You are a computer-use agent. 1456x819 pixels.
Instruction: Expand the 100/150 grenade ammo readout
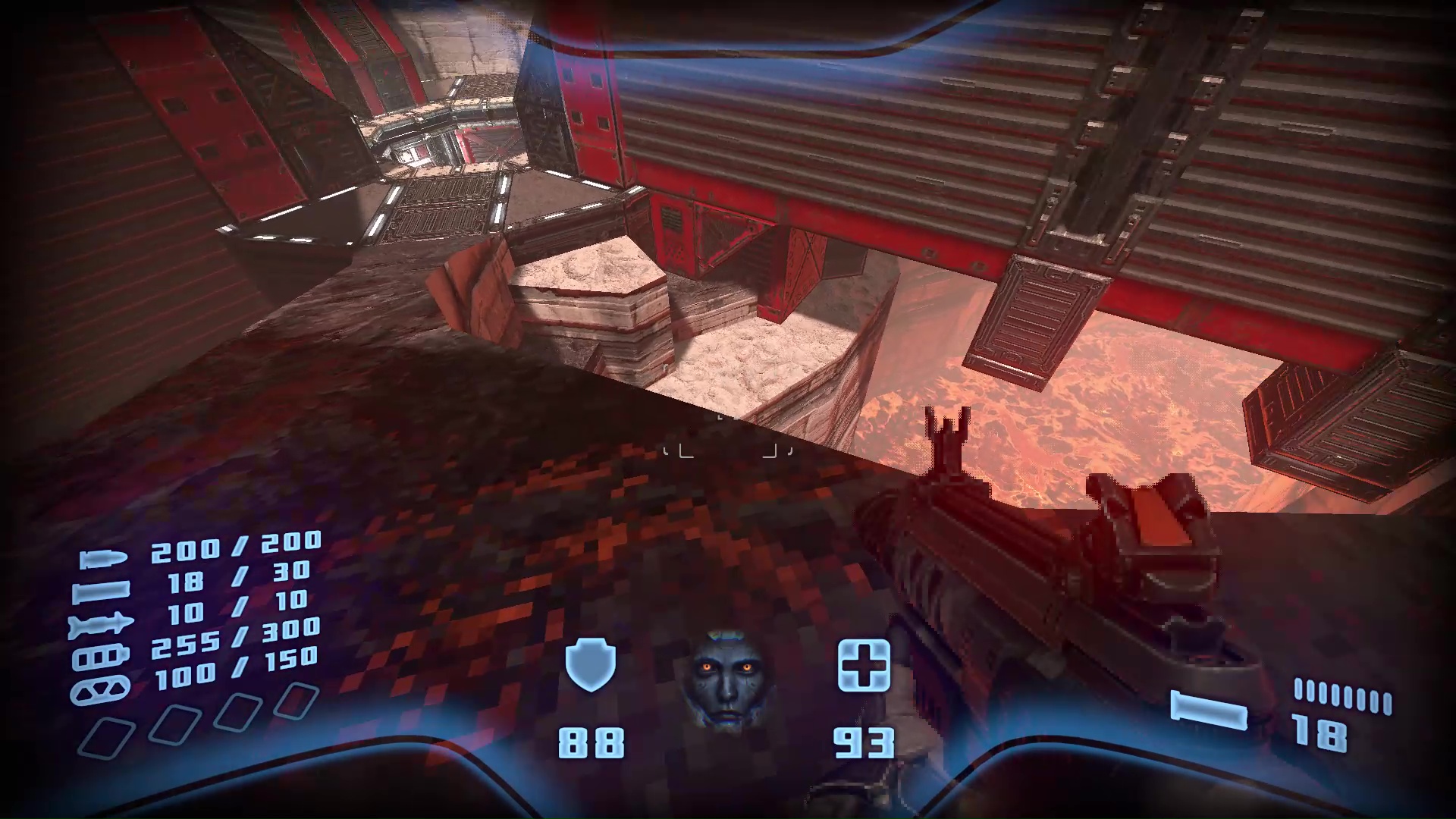[234, 666]
